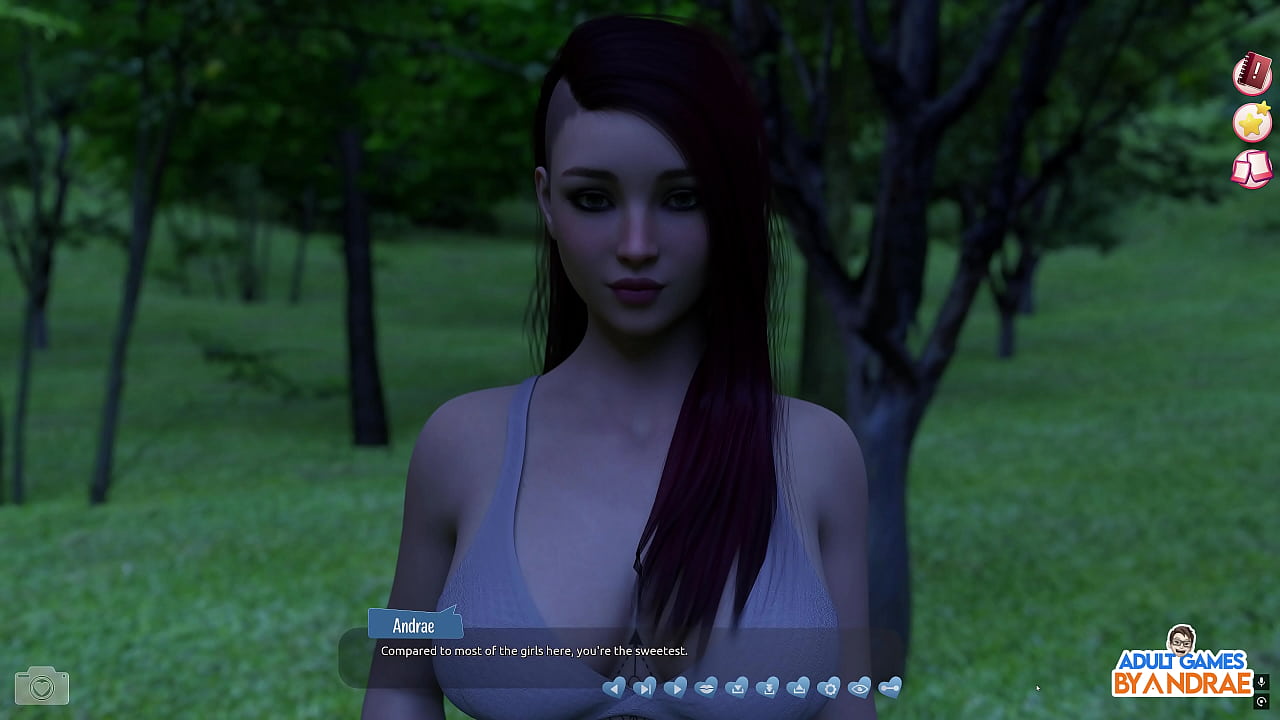Select the key heart icon
The width and height of the screenshot is (1280, 720).
point(890,688)
